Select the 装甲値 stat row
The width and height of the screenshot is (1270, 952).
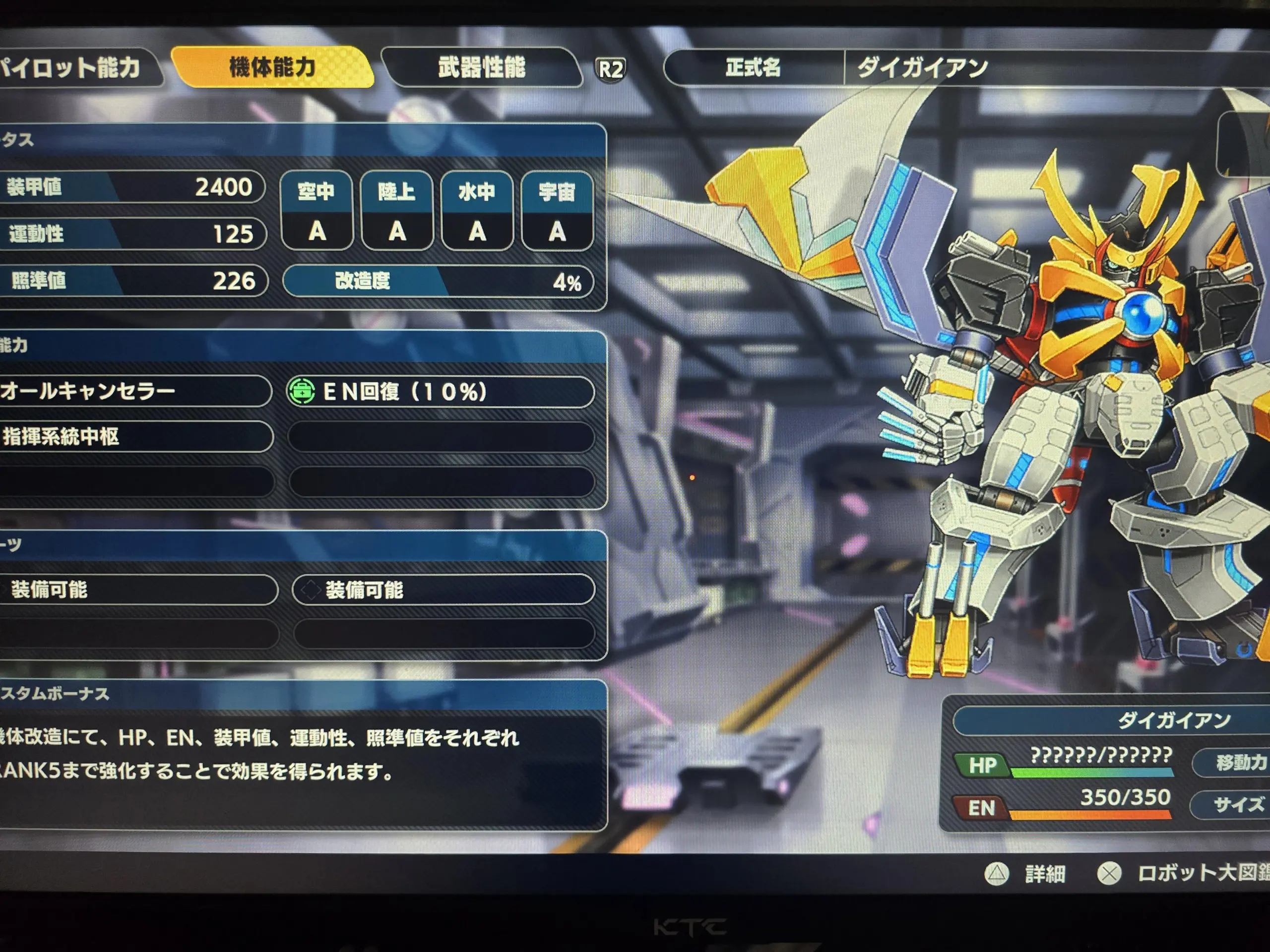click(131, 187)
